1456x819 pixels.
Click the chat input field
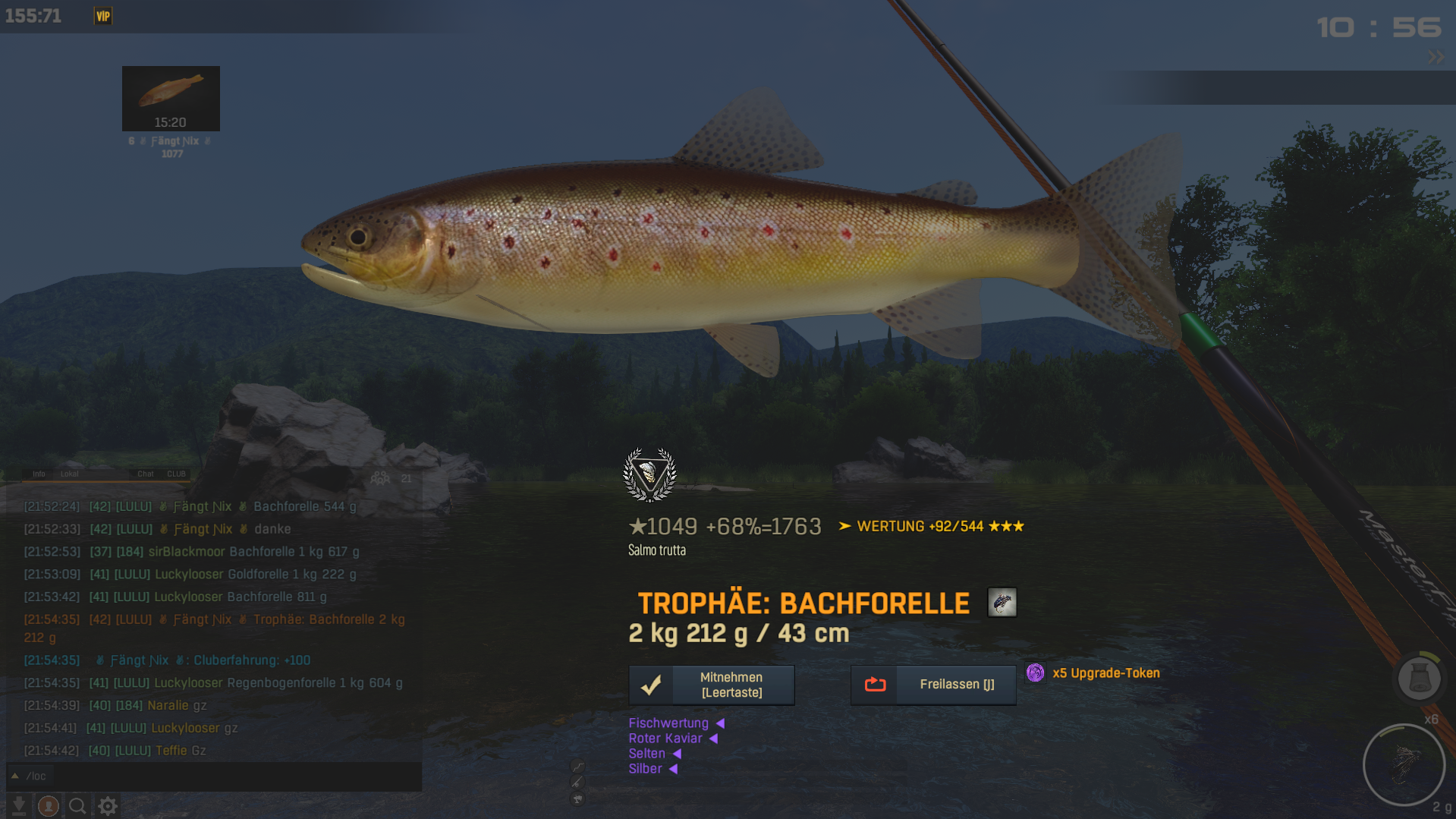coord(220,776)
